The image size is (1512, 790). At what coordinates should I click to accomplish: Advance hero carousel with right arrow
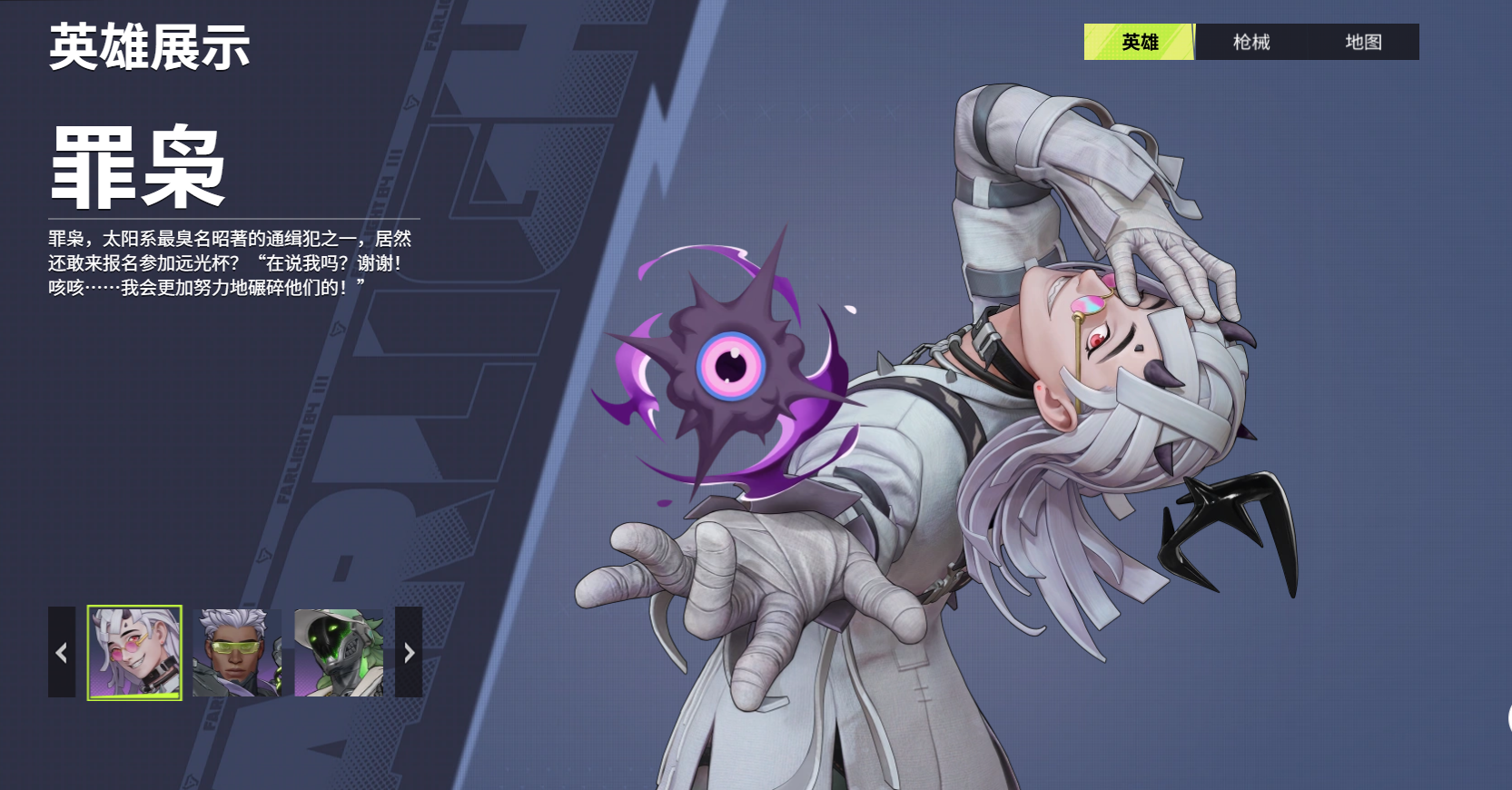(x=409, y=652)
